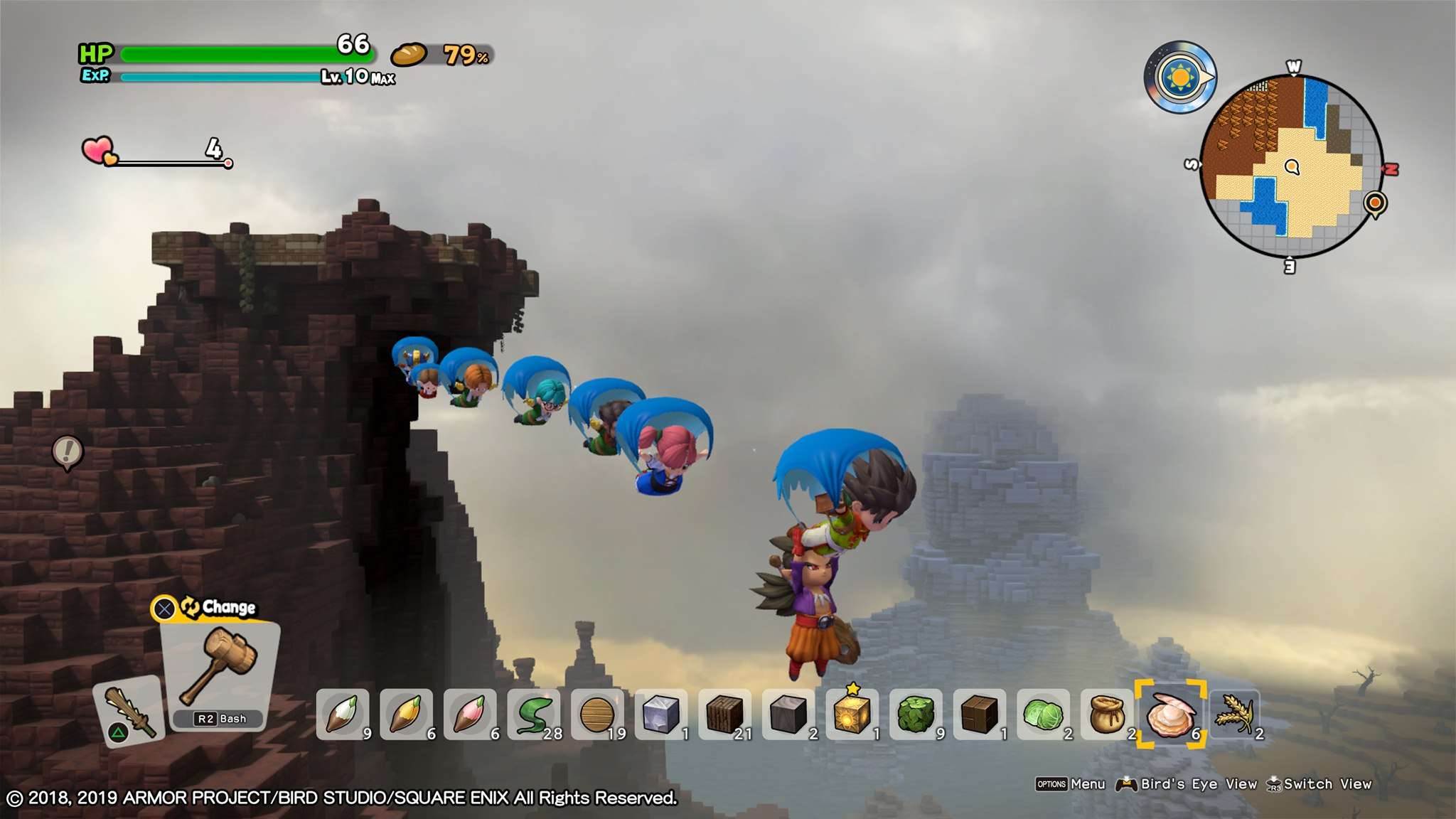This screenshot has height=819, width=1456.
Task: Choose the pink seed hotbar slot
Action: [x=470, y=714]
